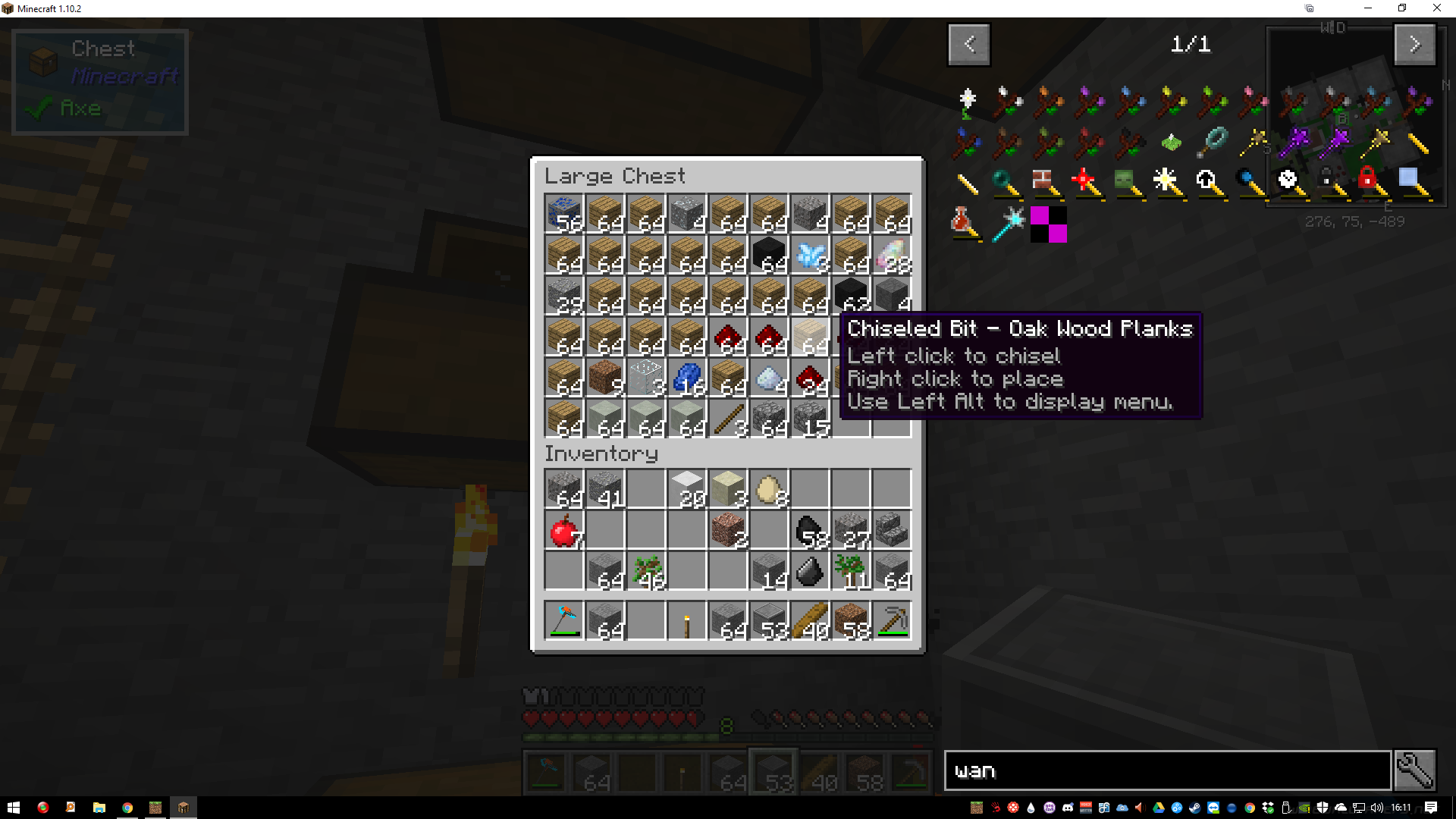Grab the glass block stack of 3
The height and width of the screenshot is (819, 1456).
pyautogui.click(x=646, y=378)
